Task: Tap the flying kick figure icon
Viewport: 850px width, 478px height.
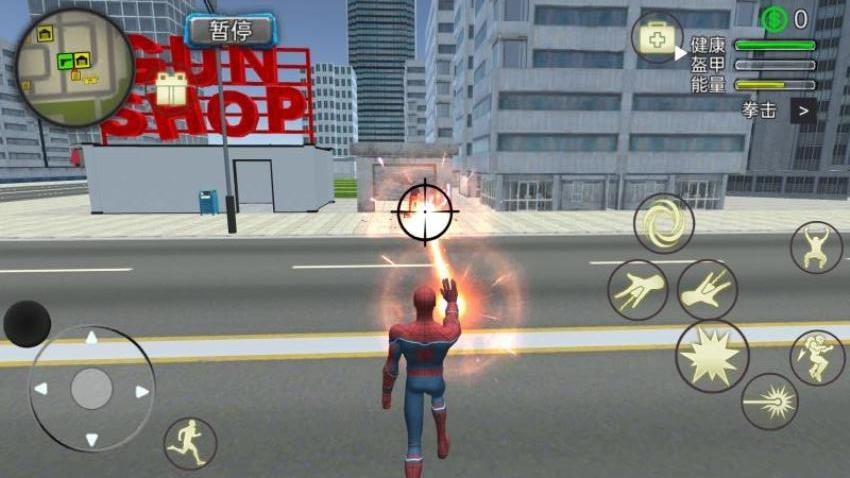Action: click(x=817, y=357)
